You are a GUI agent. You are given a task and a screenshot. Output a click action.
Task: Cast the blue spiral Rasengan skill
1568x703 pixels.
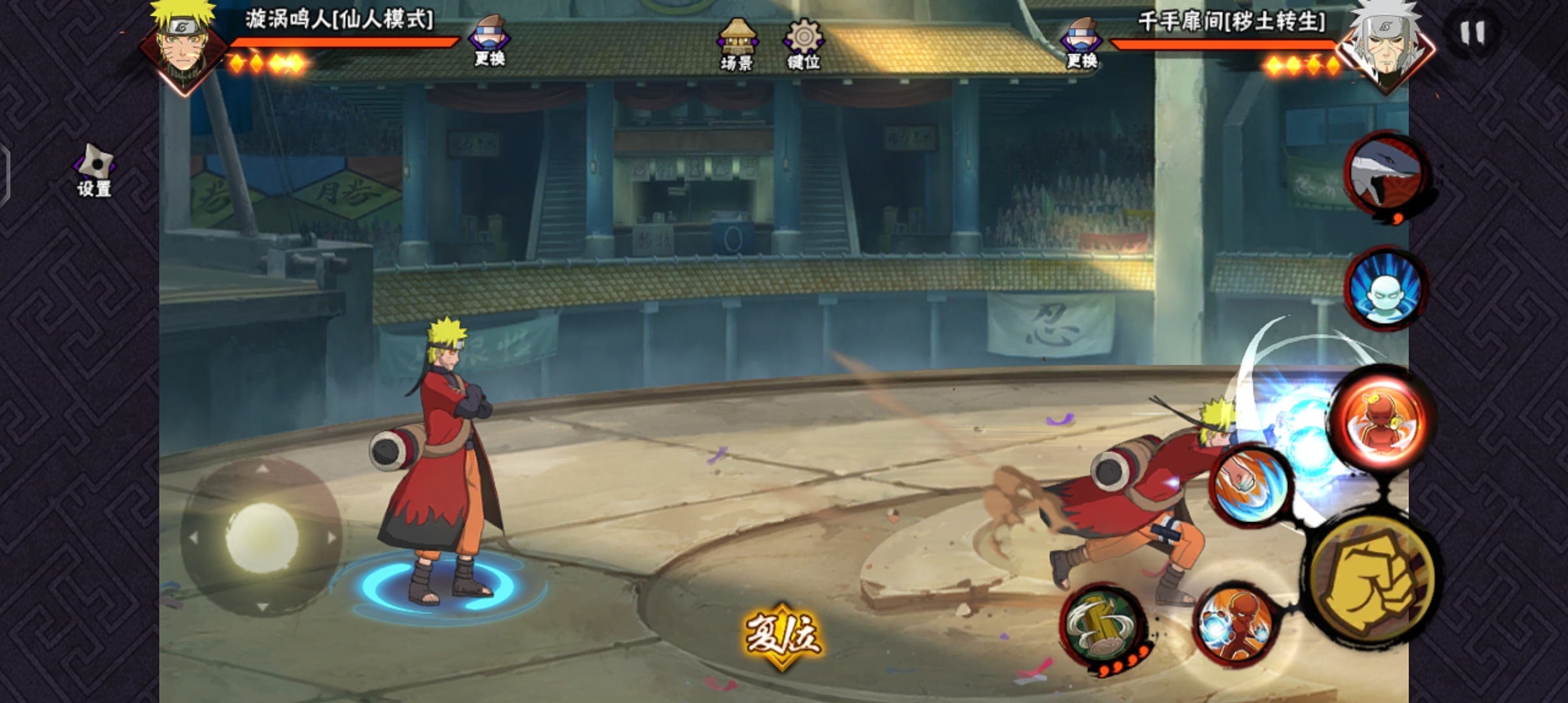pyautogui.click(x=1252, y=485)
